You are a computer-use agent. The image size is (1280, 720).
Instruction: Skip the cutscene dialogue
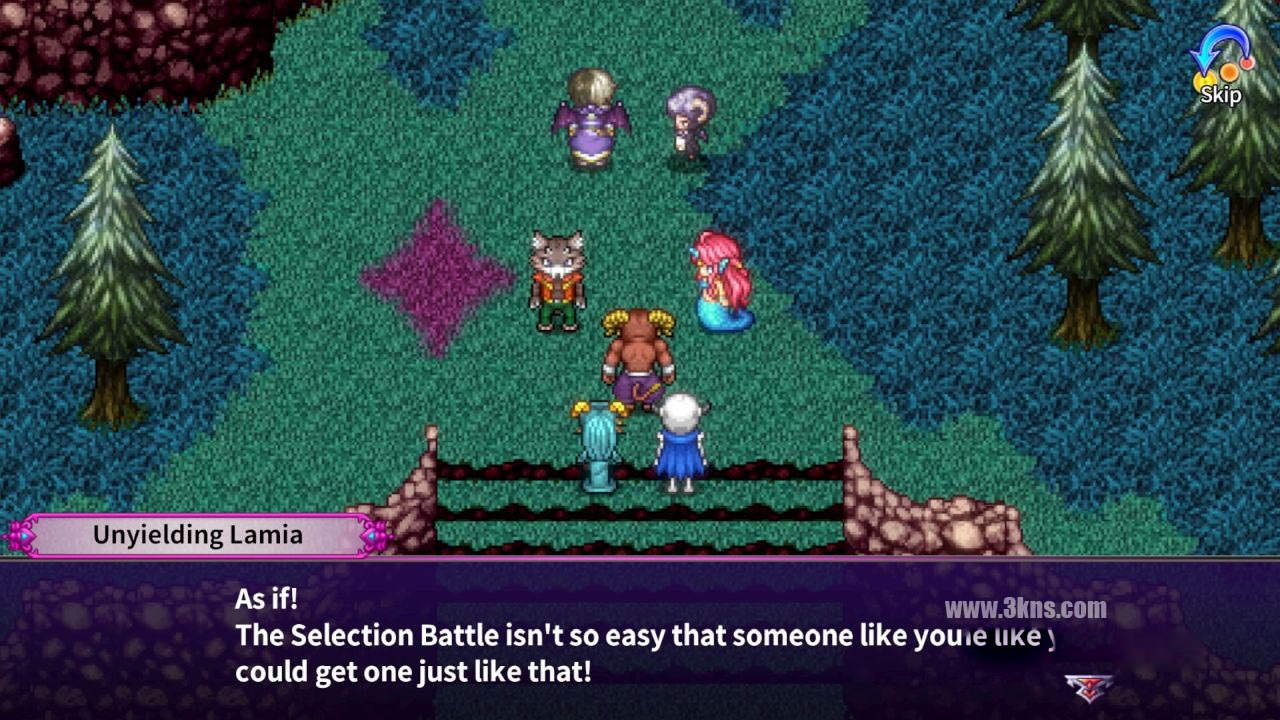coord(1220,68)
